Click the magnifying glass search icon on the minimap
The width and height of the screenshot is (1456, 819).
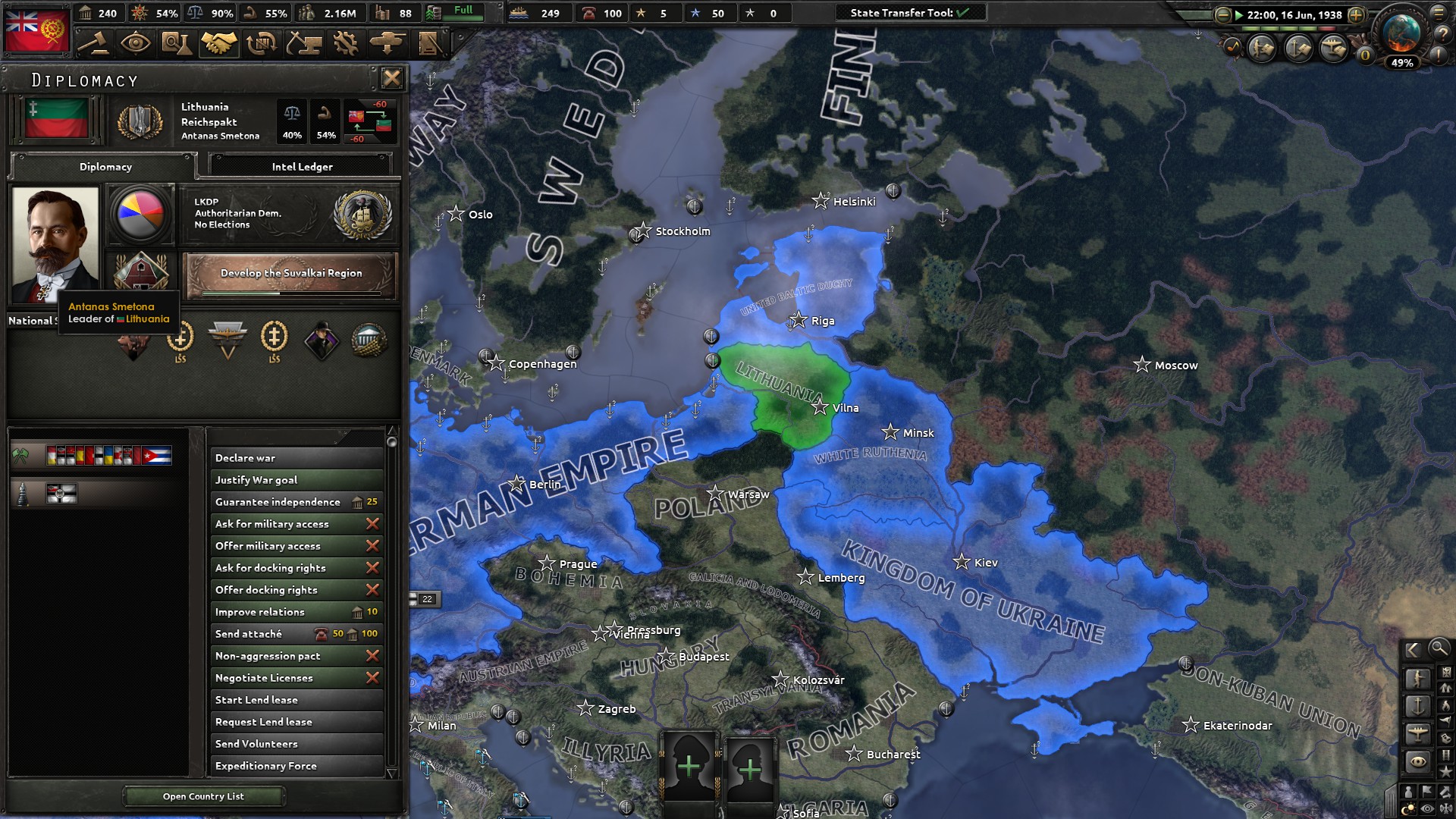pos(1439,650)
